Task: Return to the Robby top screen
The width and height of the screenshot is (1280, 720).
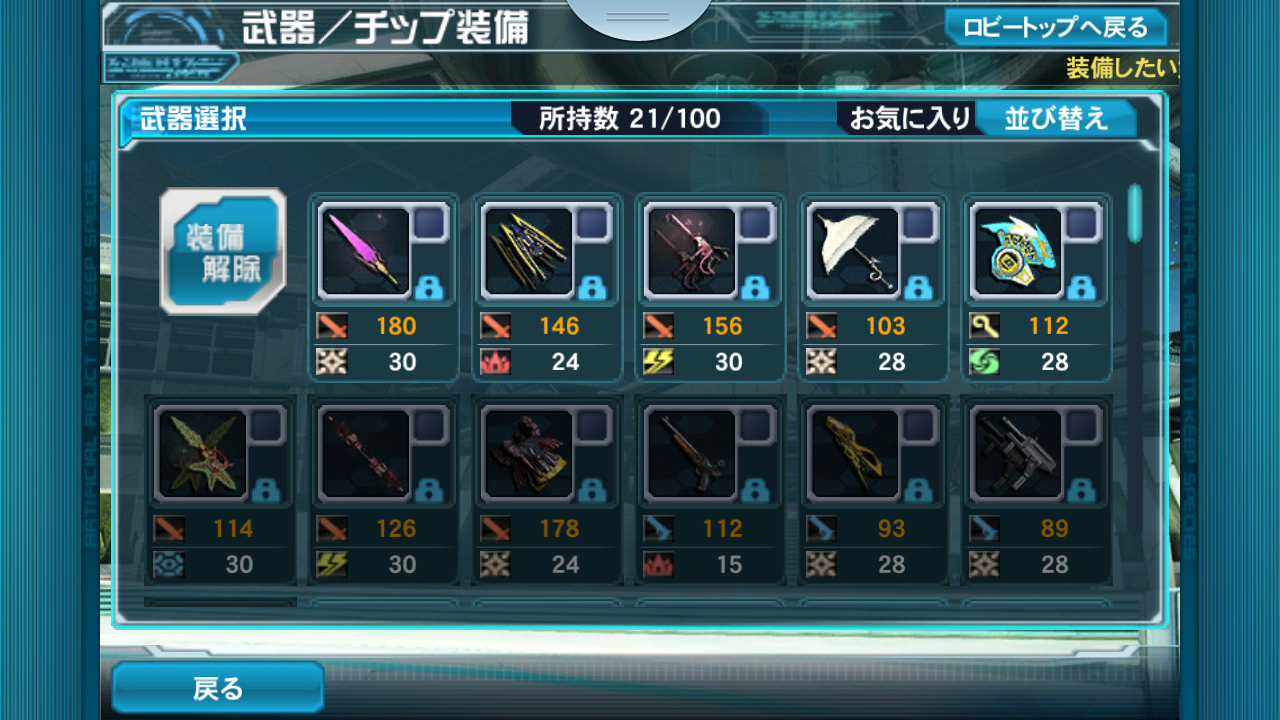Action: (1055, 27)
